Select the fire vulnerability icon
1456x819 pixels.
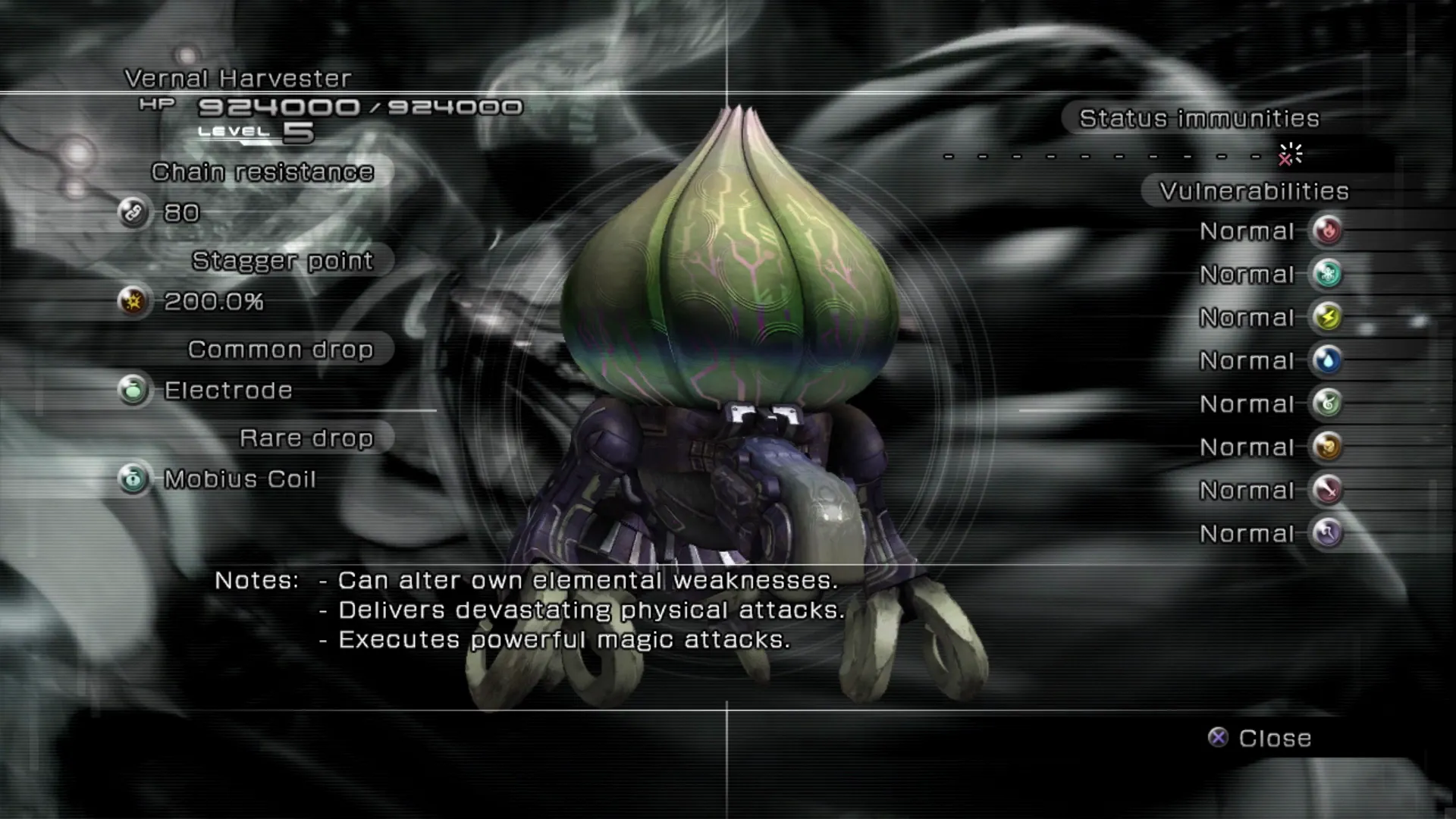[1327, 231]
